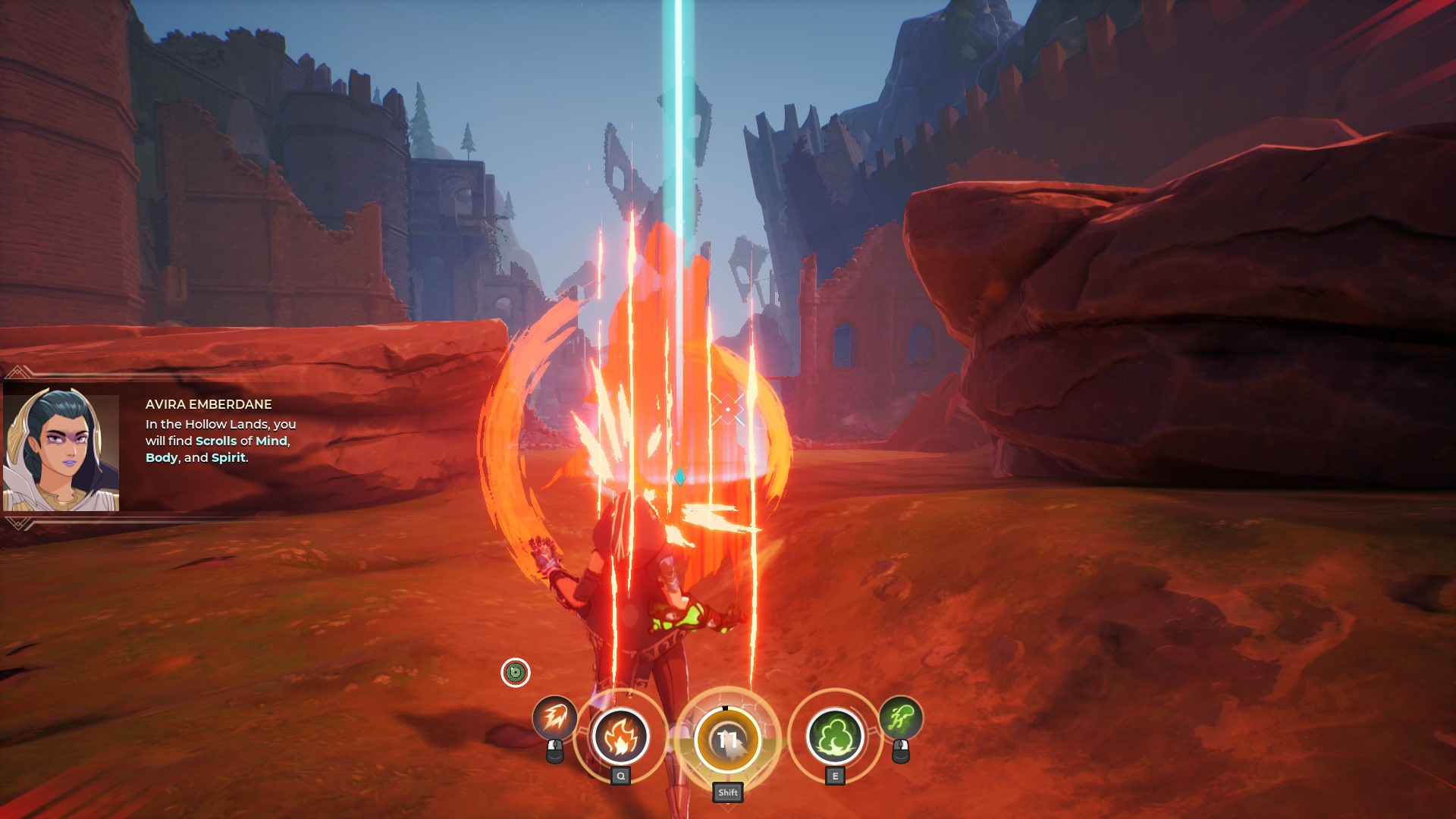Activate the green toxic cloud sorcery

click(x=835, y=736)
